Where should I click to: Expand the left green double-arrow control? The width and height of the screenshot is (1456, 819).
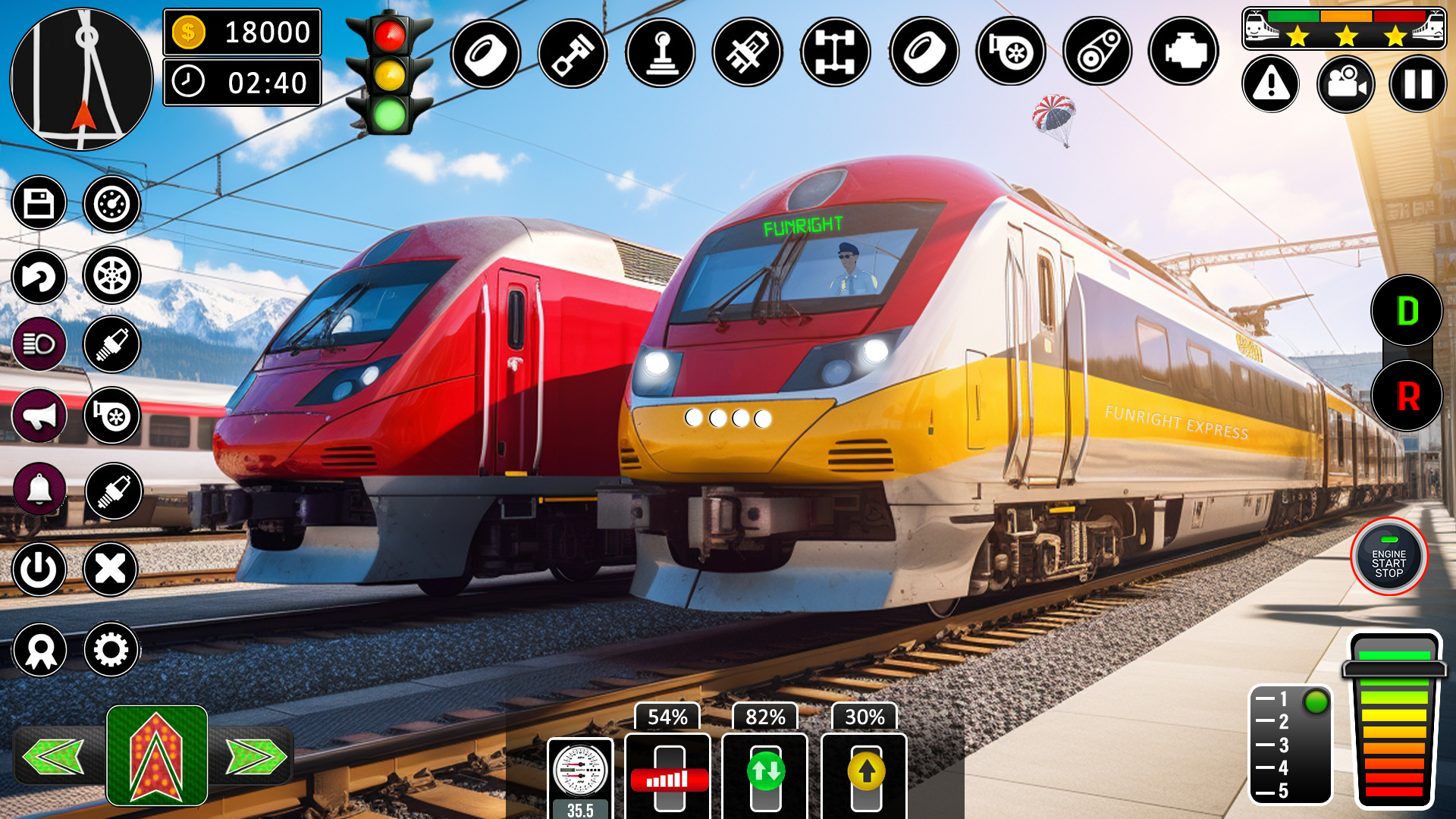[52, 755]
